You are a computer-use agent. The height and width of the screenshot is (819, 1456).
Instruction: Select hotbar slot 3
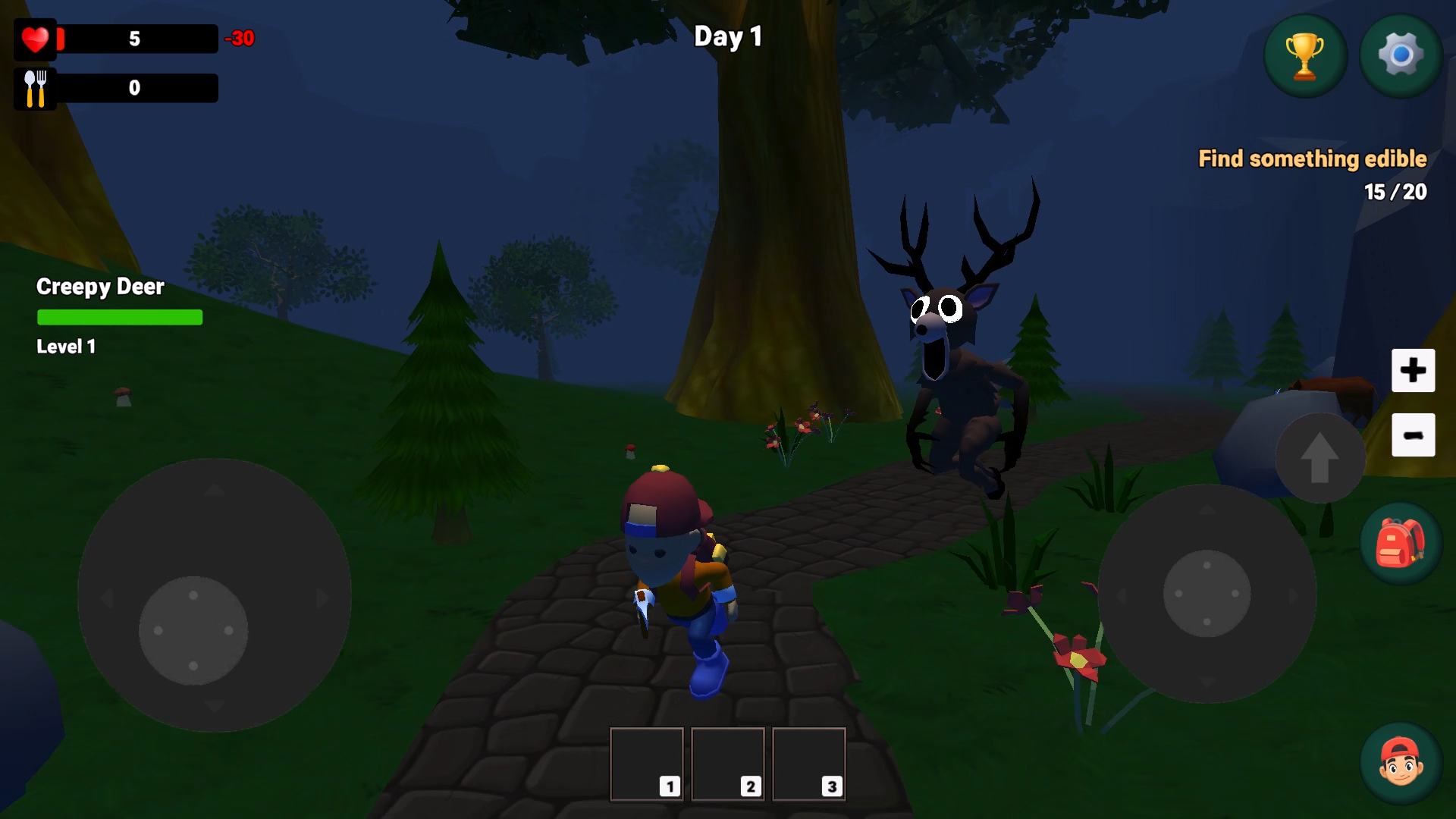click(809, 764)
